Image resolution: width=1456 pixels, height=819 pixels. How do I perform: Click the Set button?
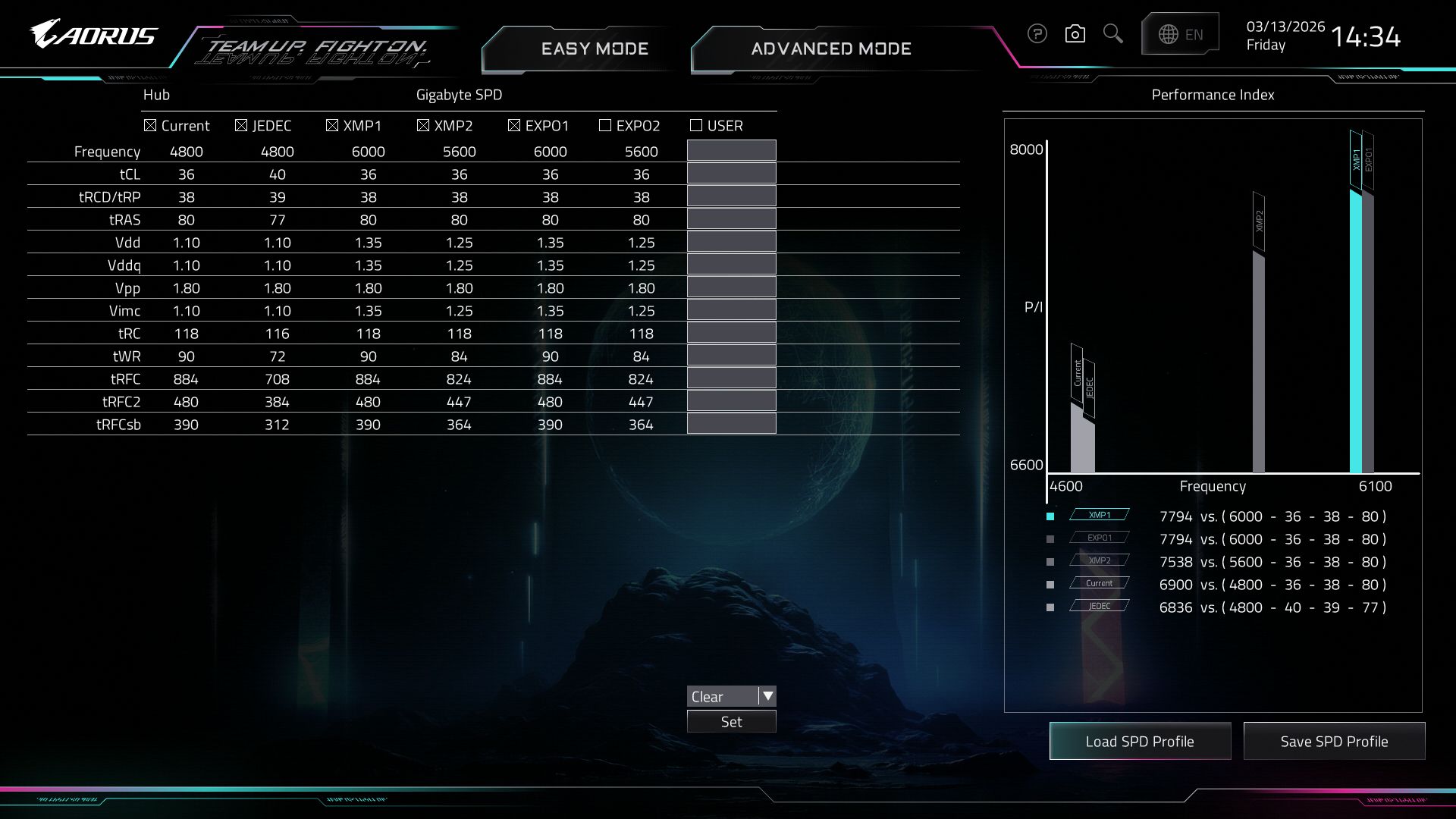click(x=731, y=722)
